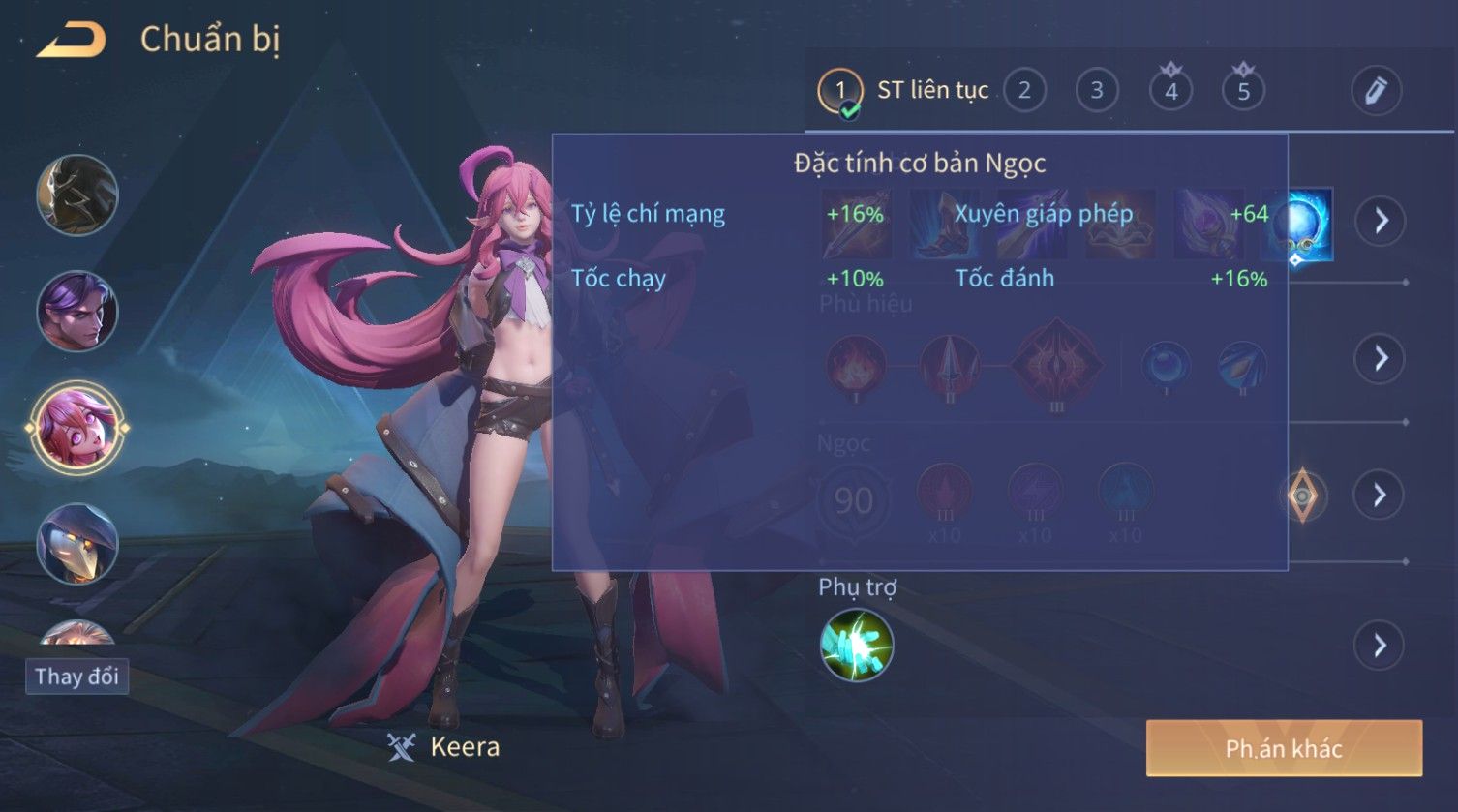Open the equipment items arrow
Viewport: 1458px width, 812px height.
click(x=1381, y=221)
